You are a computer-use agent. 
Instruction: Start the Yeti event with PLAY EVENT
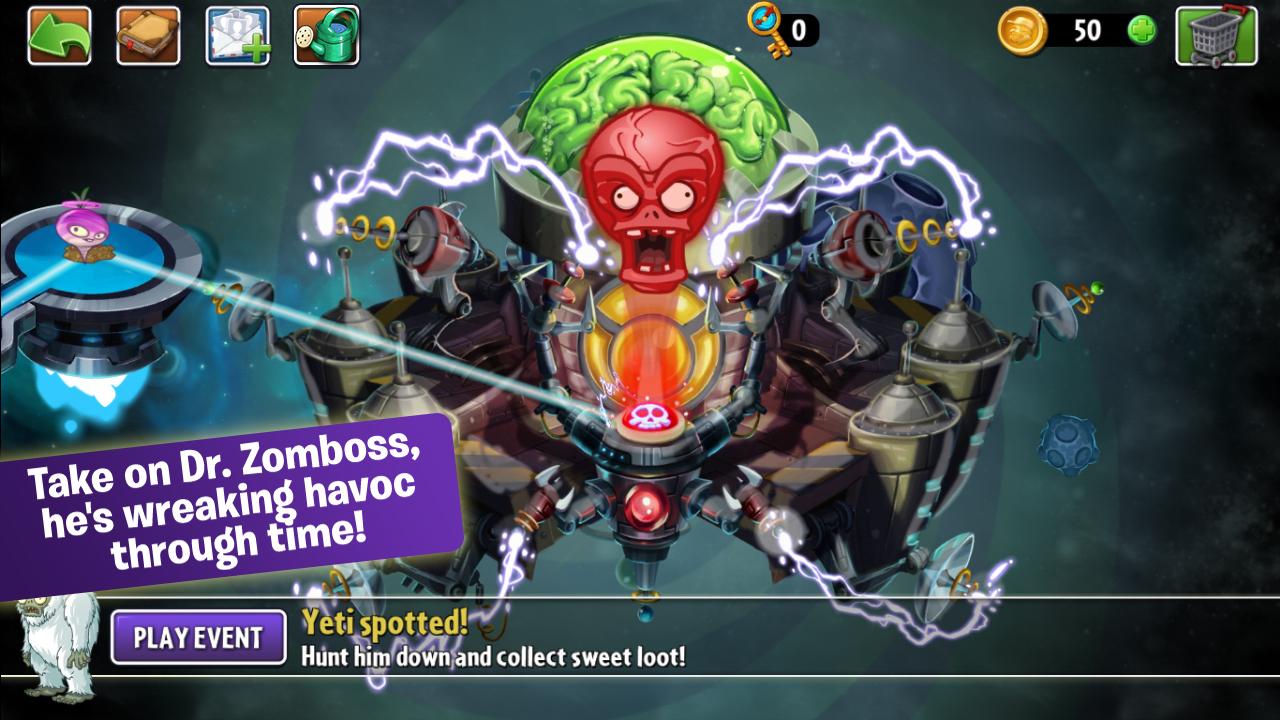[198, 638]
